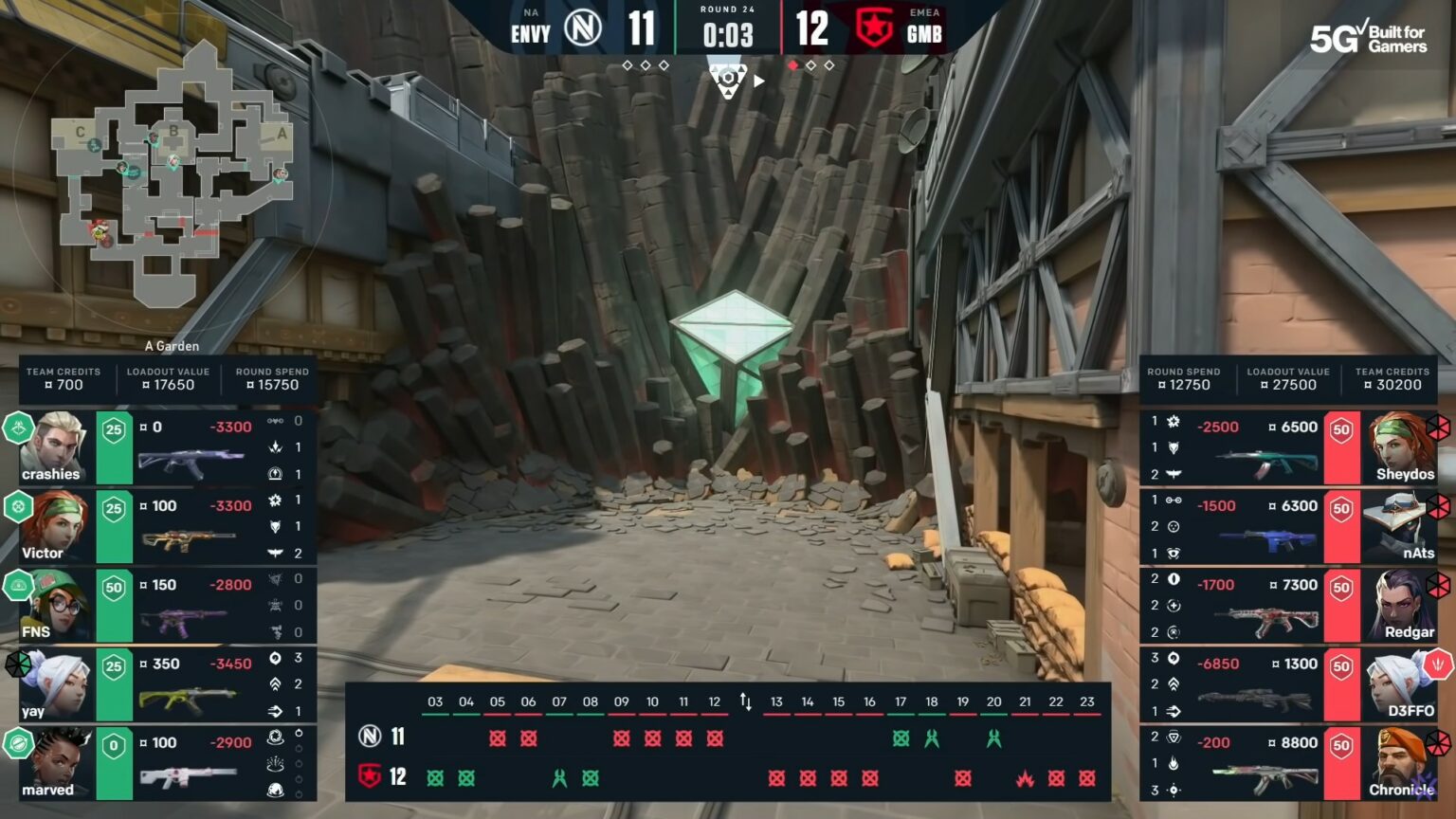This screenshot has height=819, width=1456.
Task: Click the 5G Built for Gamers logo
Action: coord(1368,38)
